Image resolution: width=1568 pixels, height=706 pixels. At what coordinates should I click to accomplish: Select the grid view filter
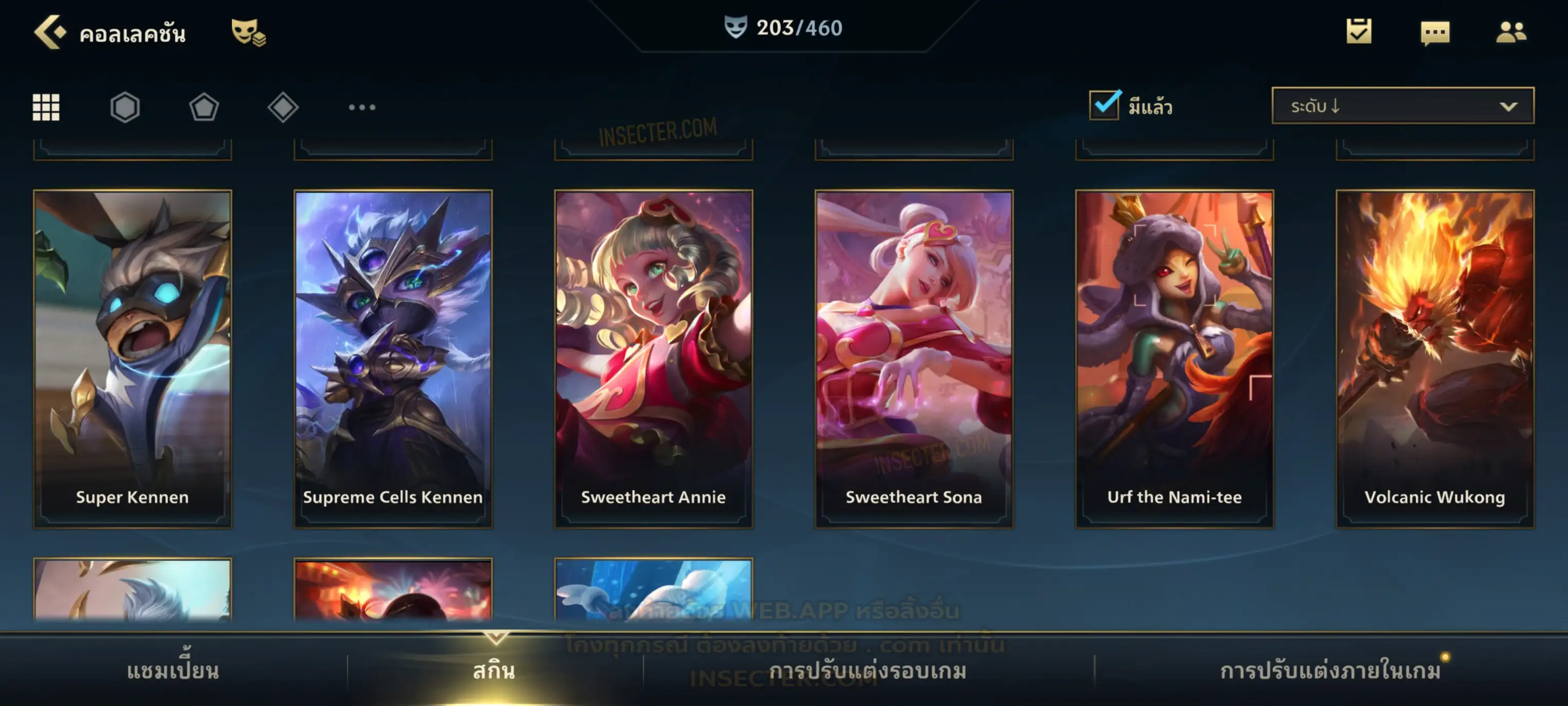46,107
